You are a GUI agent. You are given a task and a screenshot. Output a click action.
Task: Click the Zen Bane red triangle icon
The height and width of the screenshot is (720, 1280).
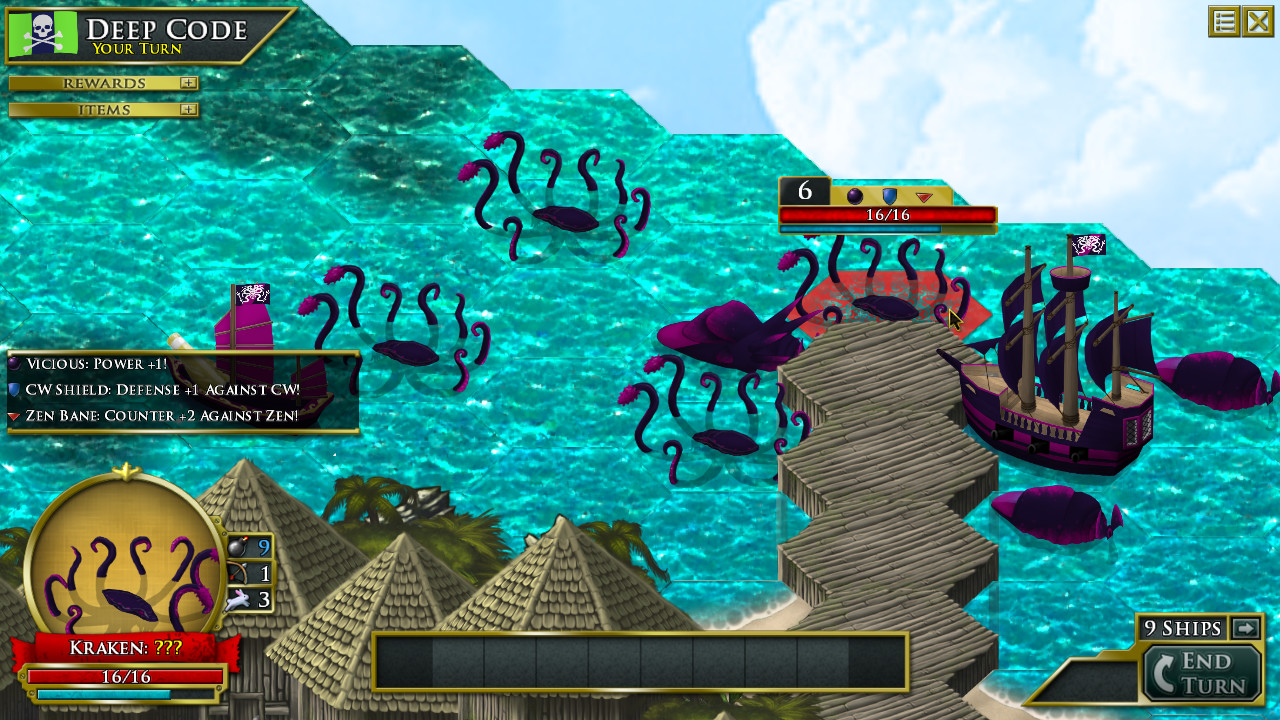[15, 416]
